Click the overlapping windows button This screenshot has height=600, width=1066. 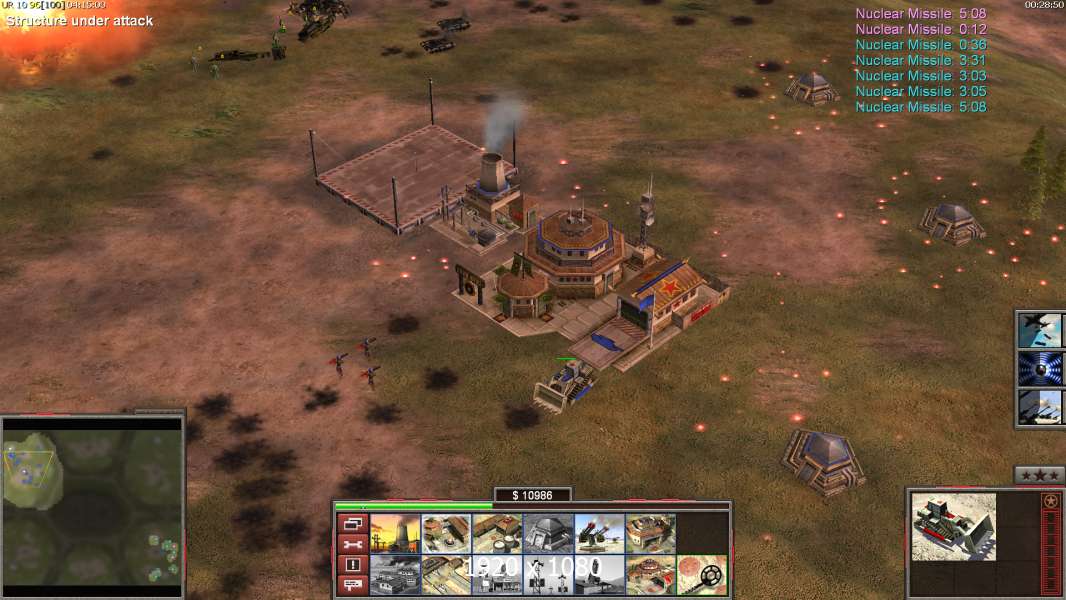pos(351,523)
